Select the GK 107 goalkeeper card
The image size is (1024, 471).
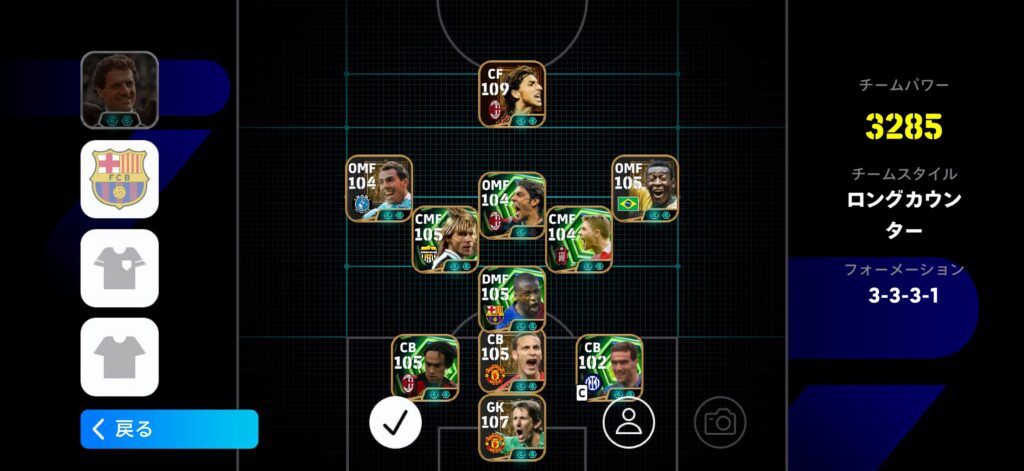[x=511, y=427]
